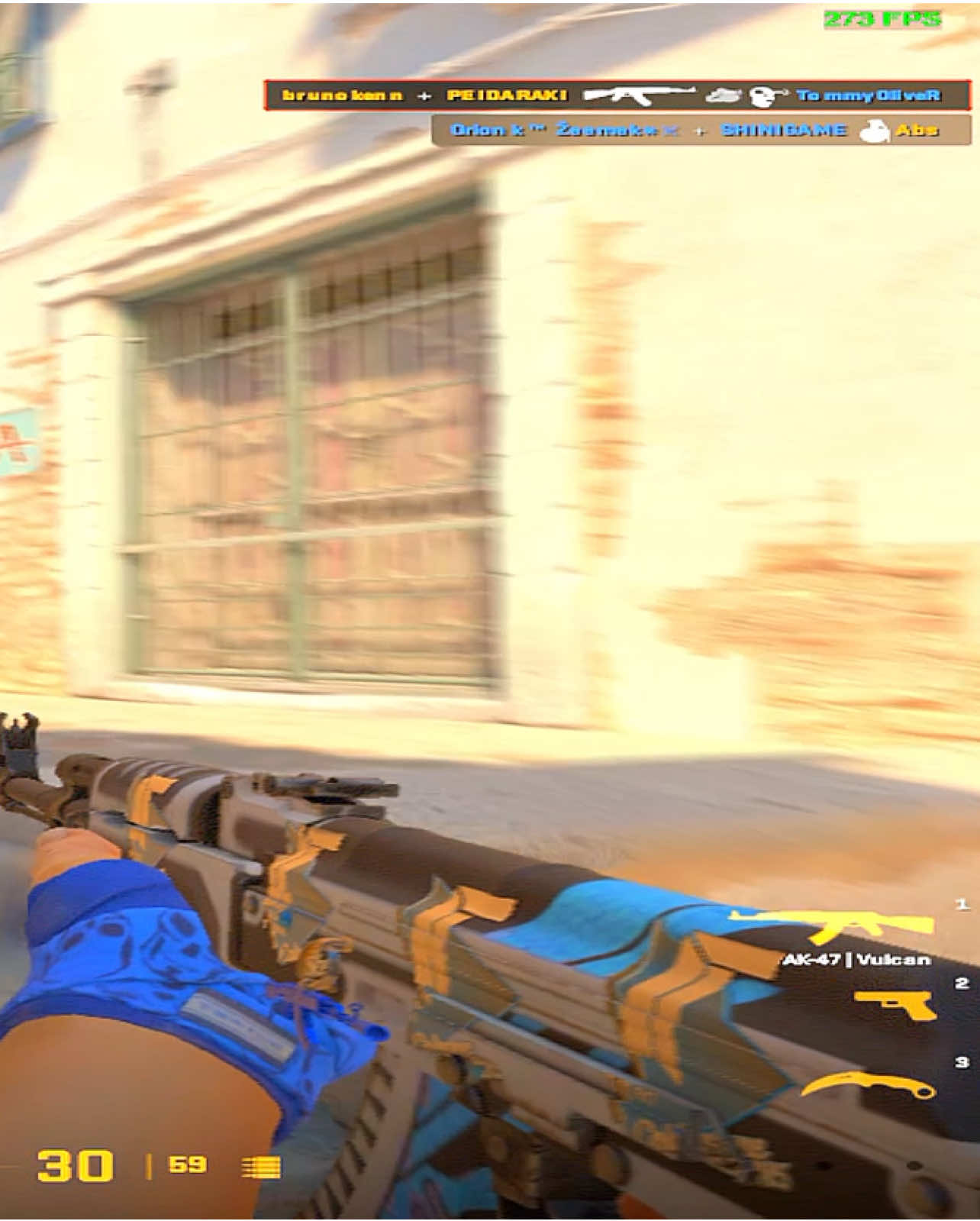Click the AK-47 kill weapon icon in killfeed

coord(641,96)
